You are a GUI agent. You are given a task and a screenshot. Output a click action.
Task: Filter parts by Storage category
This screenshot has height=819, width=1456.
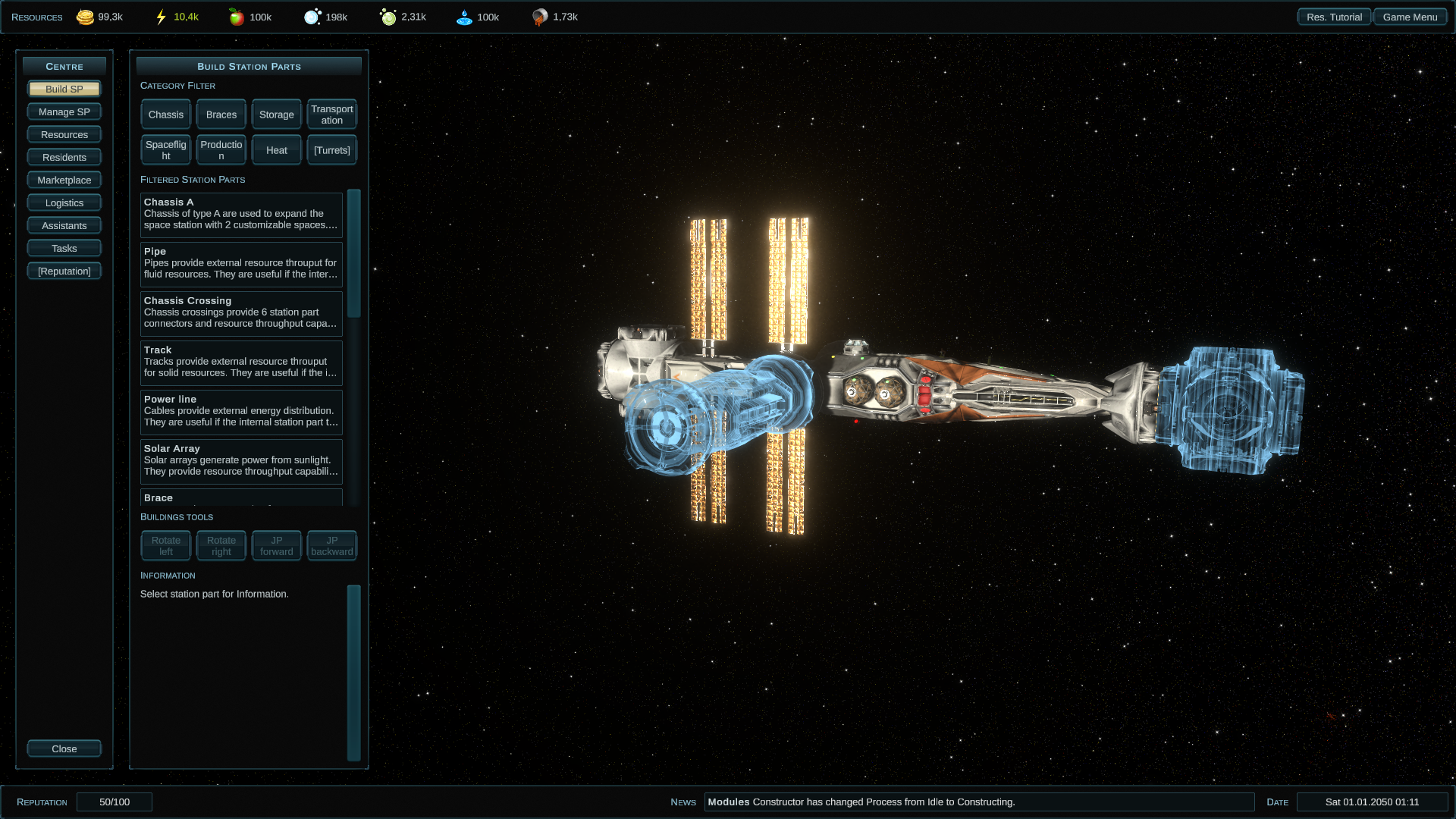click(277, 115)
